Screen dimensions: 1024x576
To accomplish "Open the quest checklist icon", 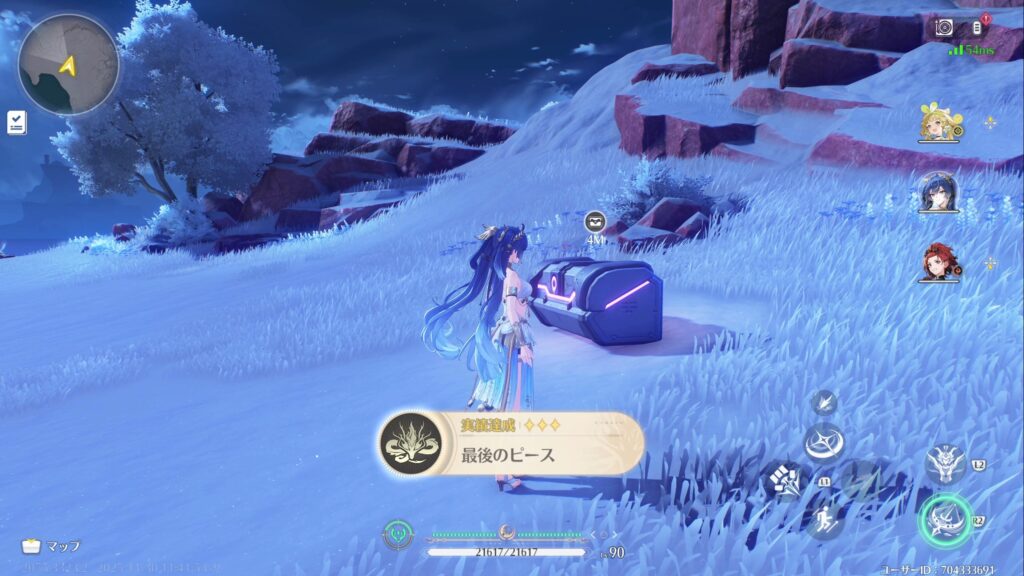I will tap(16, 122).
